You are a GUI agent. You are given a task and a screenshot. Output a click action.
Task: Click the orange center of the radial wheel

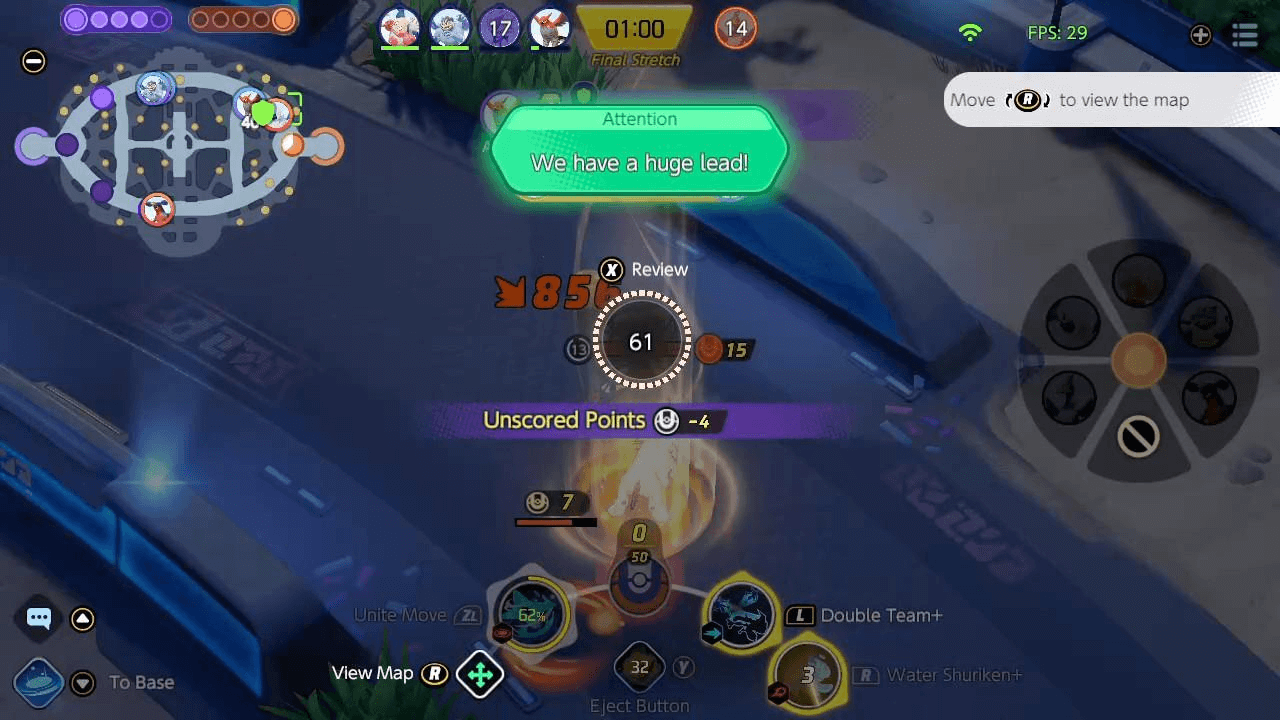coord(1138,360)
